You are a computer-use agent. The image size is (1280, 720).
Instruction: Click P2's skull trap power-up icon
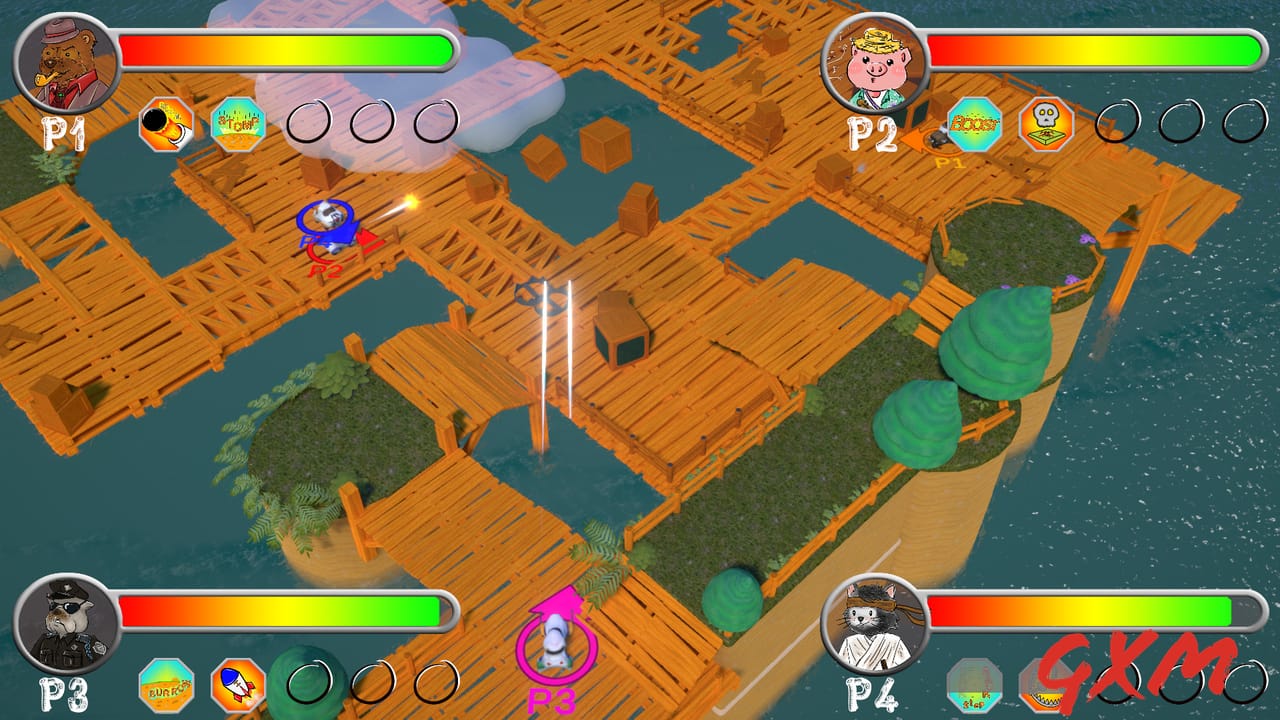click(1040, 125)
